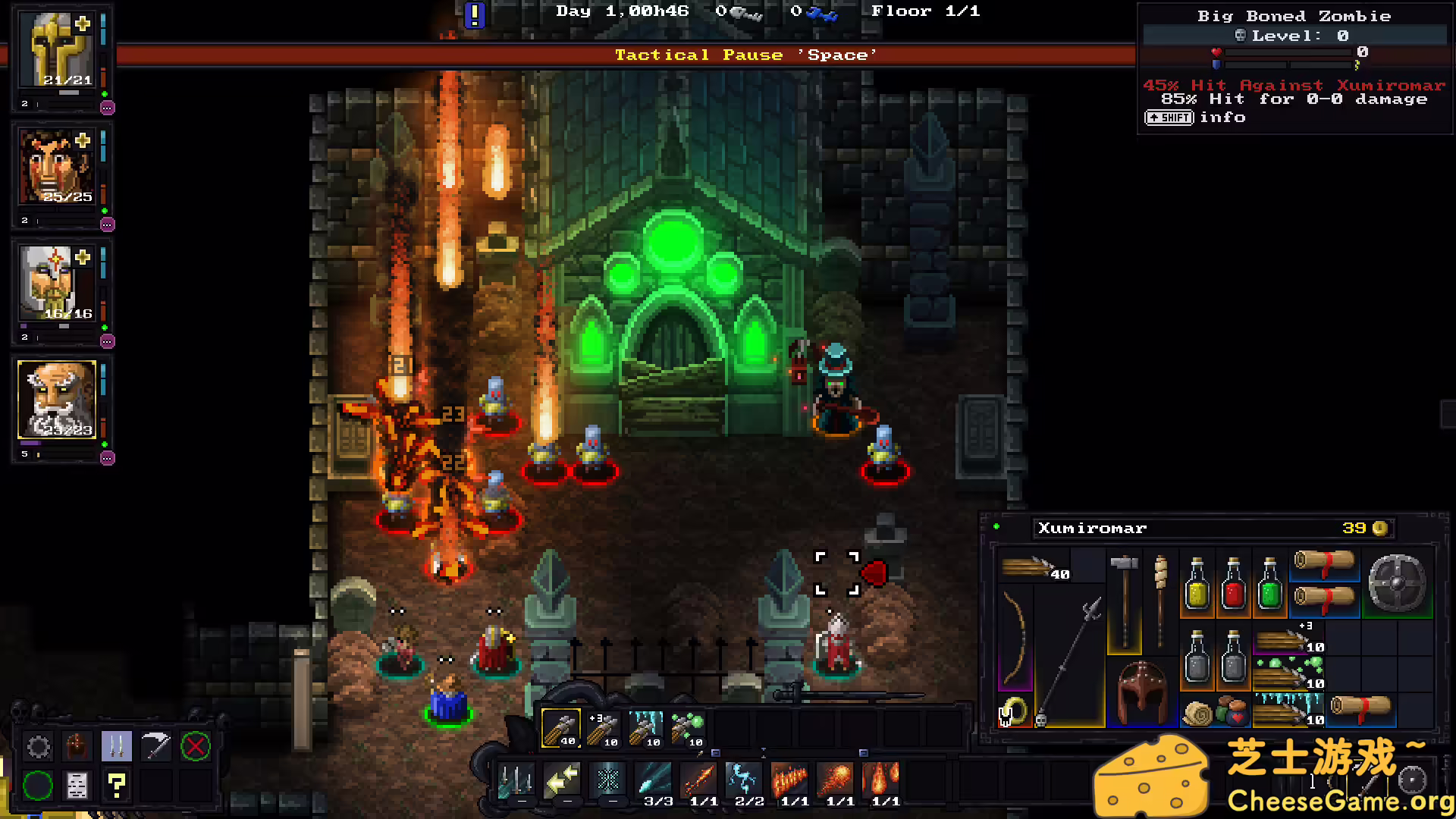Select the poison arrows in ammo bar
Image resolution: width=1456 pixels, height=819 pixels.
pos(688,729)
